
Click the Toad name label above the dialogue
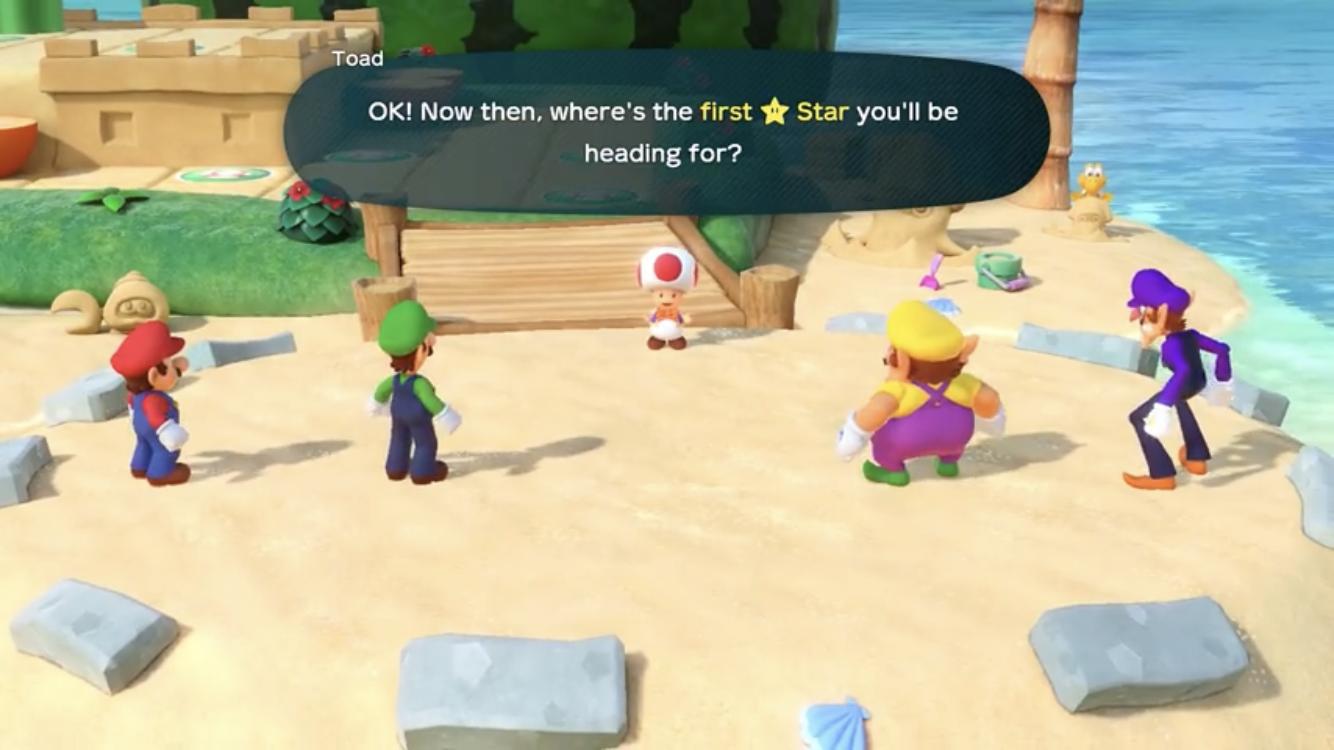tap(357, 58)
